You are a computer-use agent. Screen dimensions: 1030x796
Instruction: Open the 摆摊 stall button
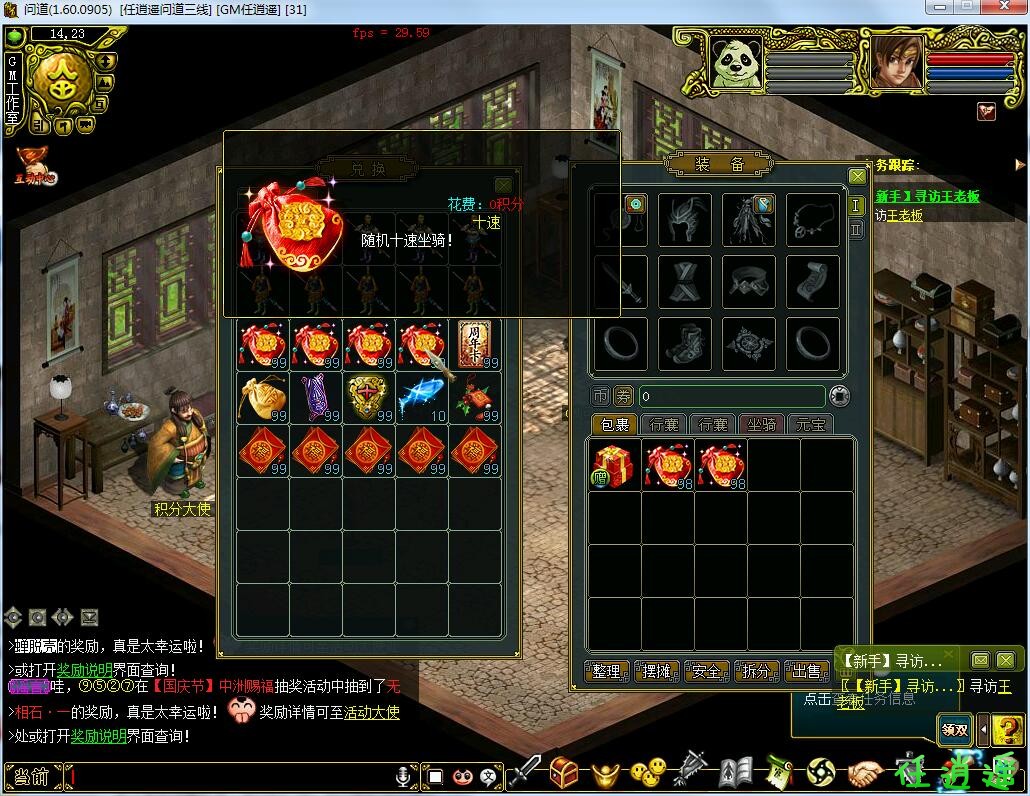pyautogui.click(x=657, y=671)
